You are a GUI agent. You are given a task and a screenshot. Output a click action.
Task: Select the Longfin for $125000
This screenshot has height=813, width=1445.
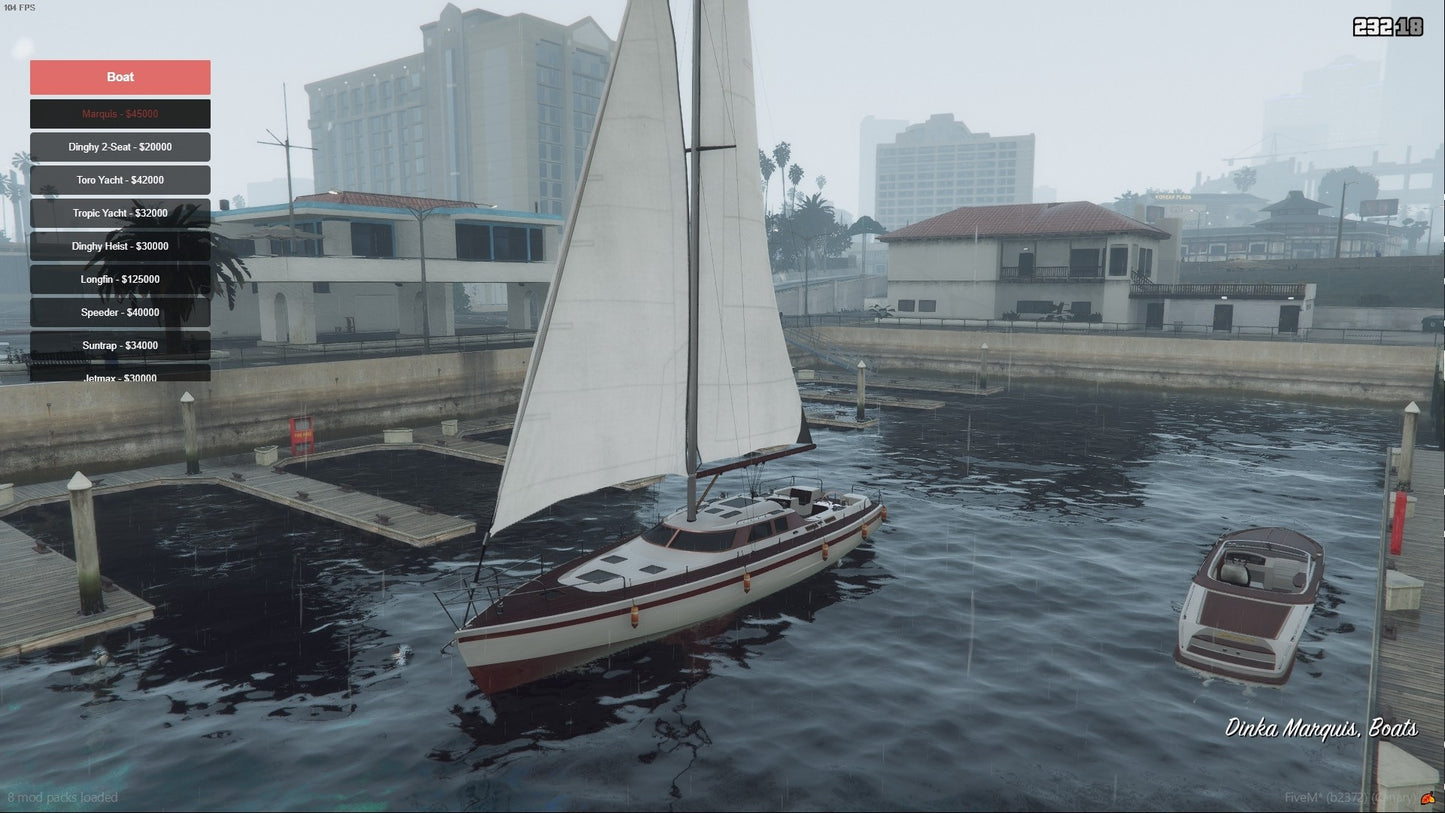point(120,279)
